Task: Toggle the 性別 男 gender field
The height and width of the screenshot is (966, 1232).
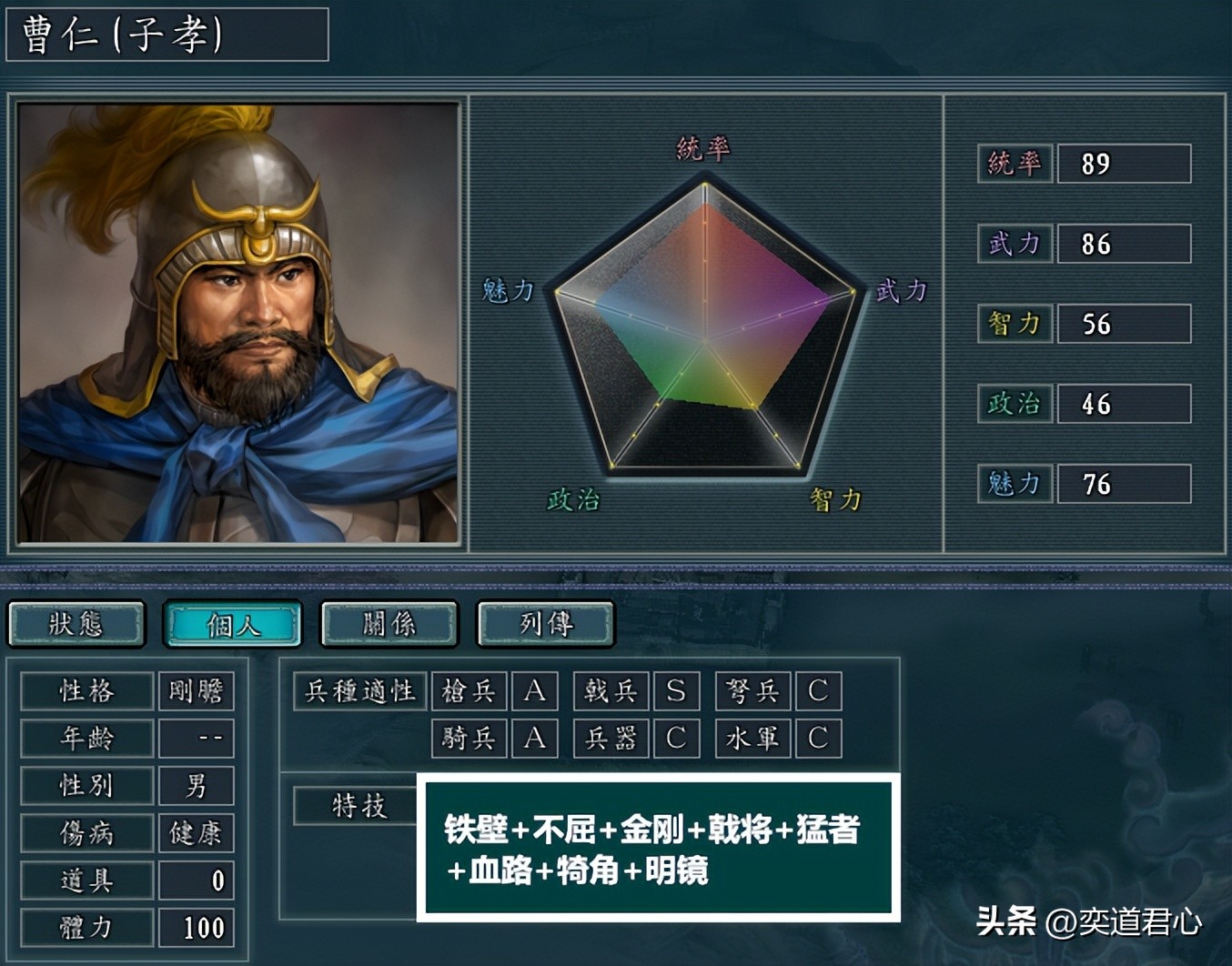Action: coord(196,785)
